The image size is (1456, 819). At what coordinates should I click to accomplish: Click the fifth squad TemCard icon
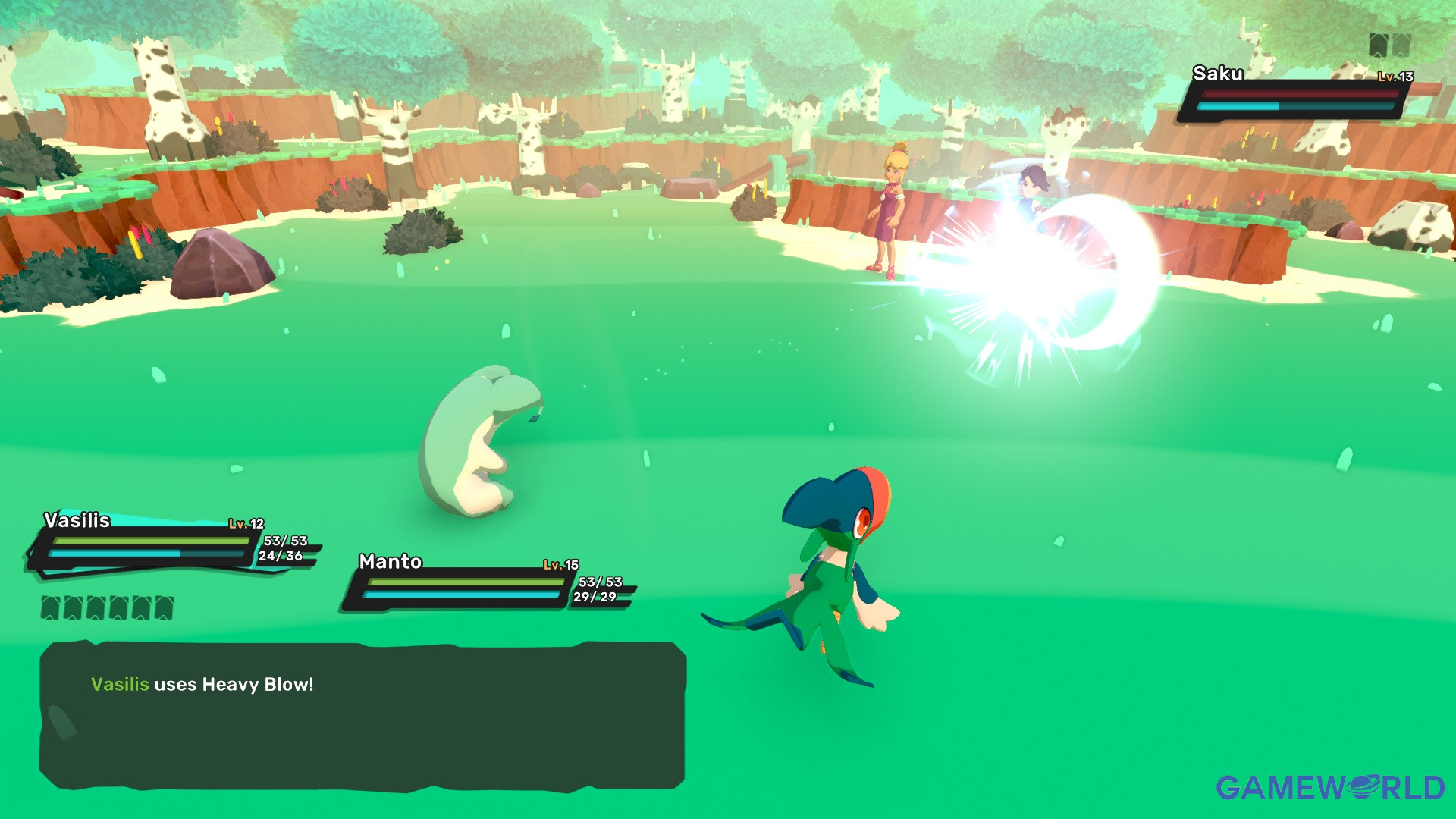coord(140,607)
